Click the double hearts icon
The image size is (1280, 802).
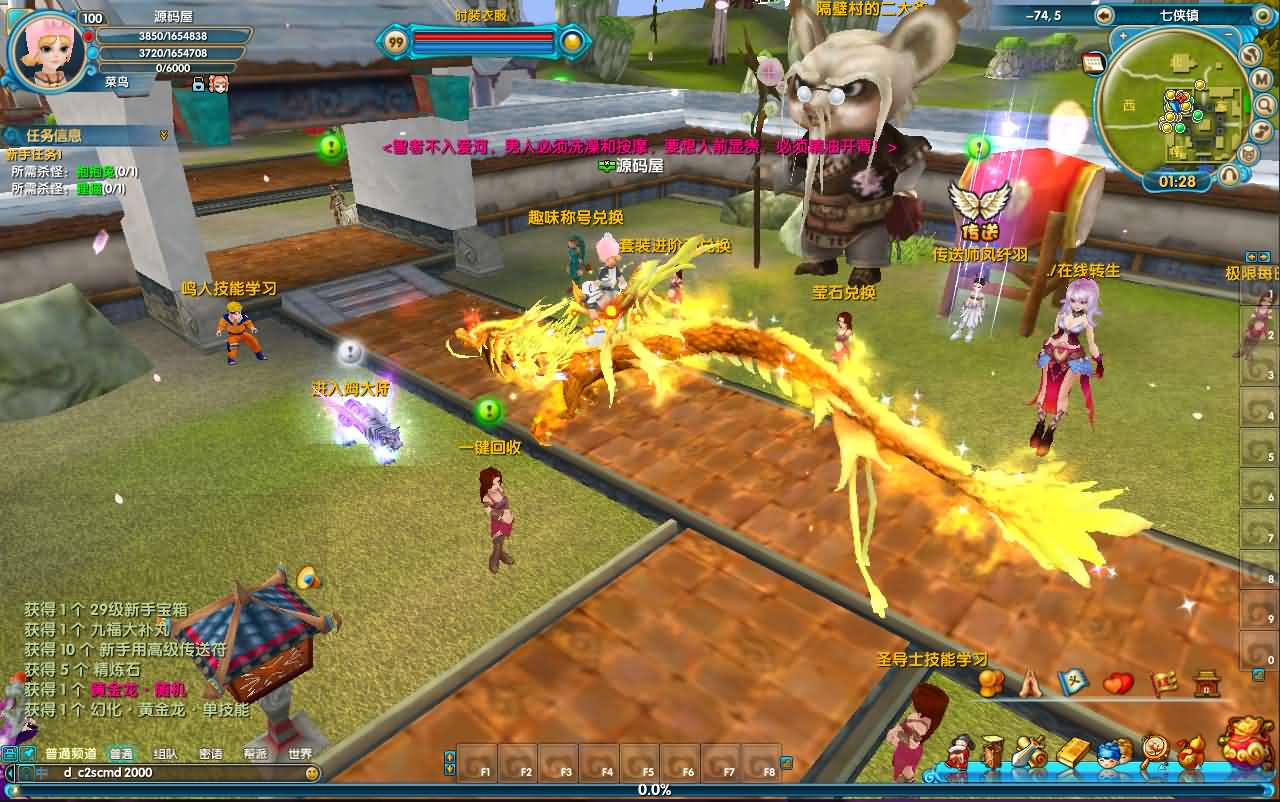pyautogui.click(x=1118, y=684)
